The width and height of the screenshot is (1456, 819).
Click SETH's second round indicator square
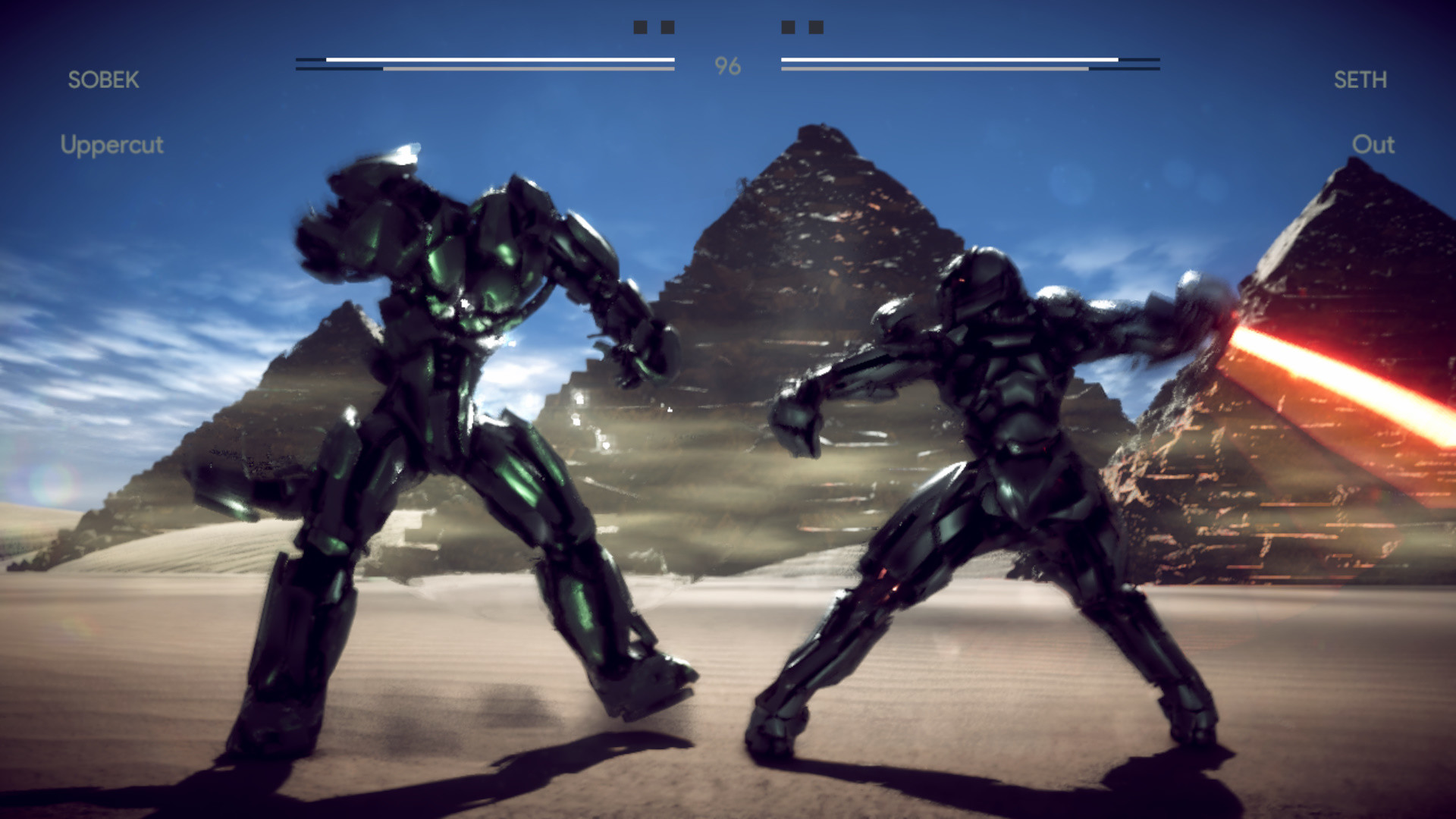(816, 28)
